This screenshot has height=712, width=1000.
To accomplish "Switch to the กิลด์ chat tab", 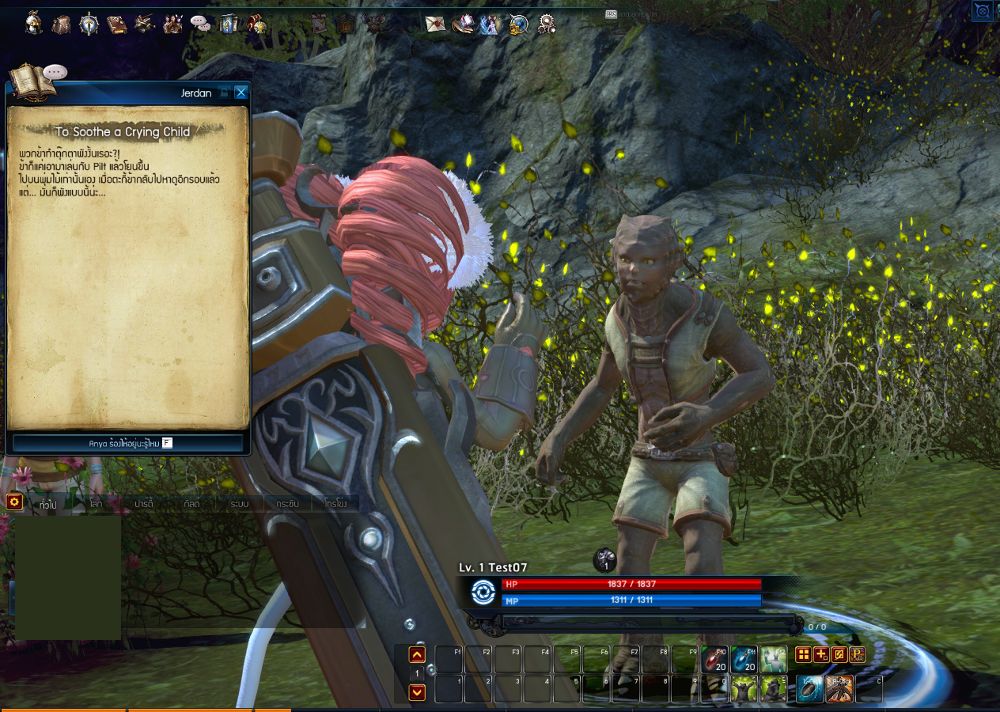I will [191, 504].
